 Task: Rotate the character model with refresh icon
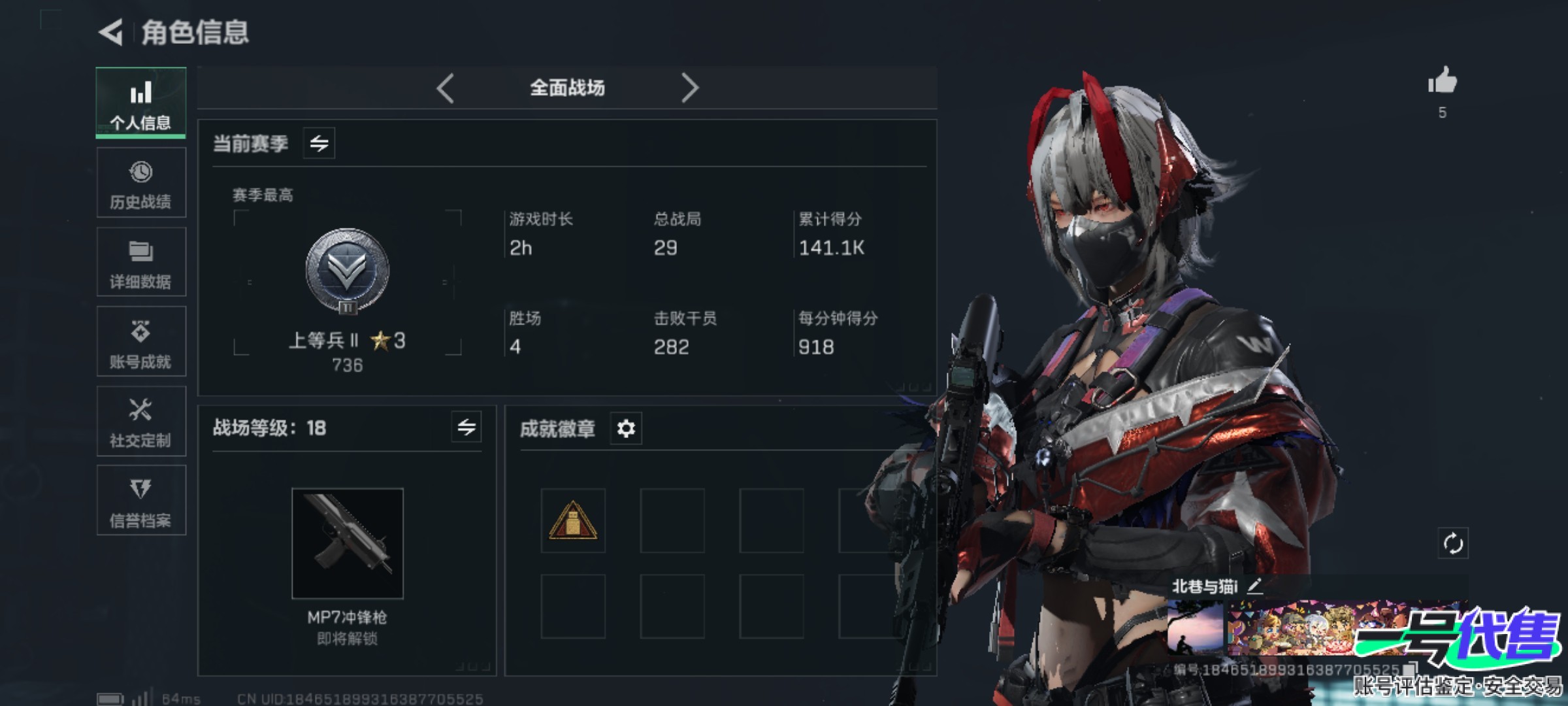[1453, 543]
